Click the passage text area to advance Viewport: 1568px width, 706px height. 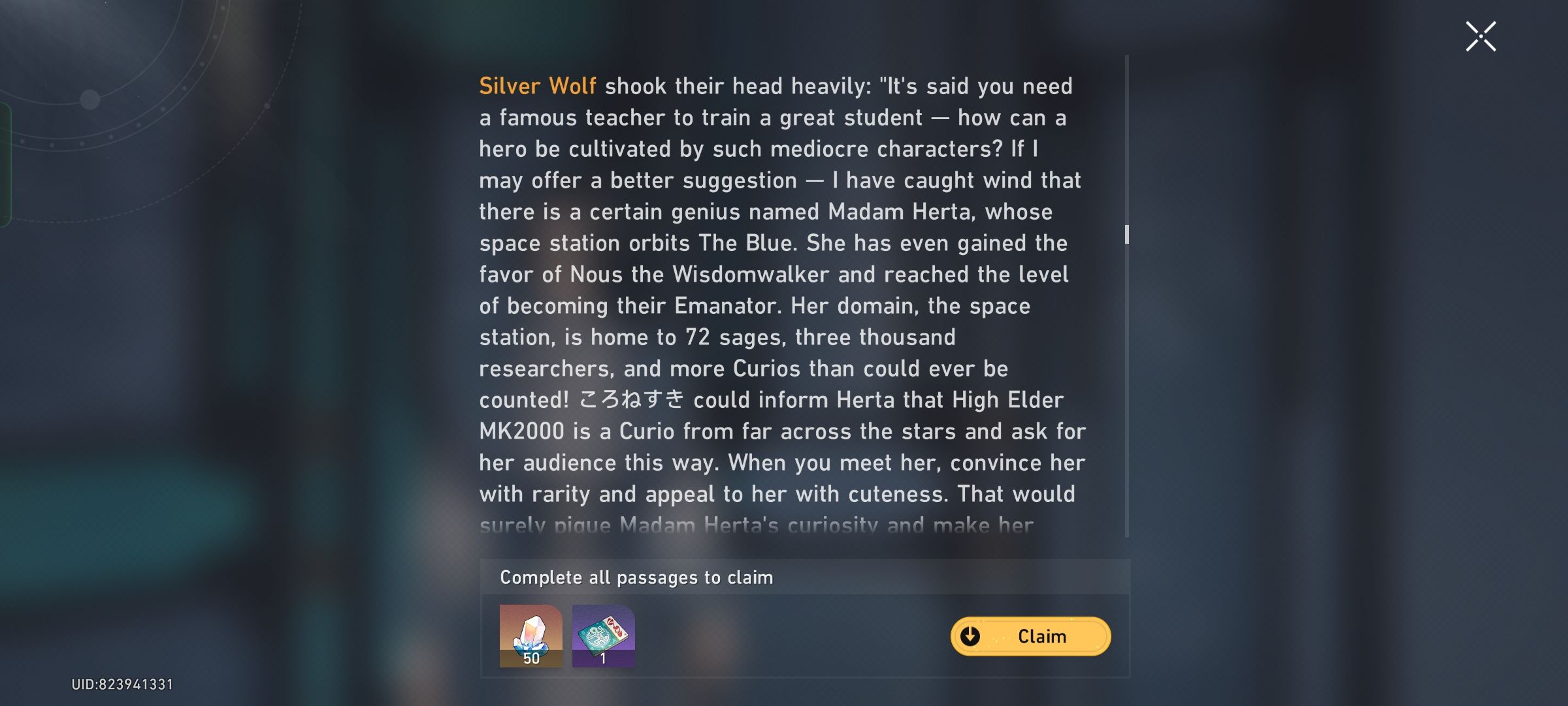pos(777,294)
